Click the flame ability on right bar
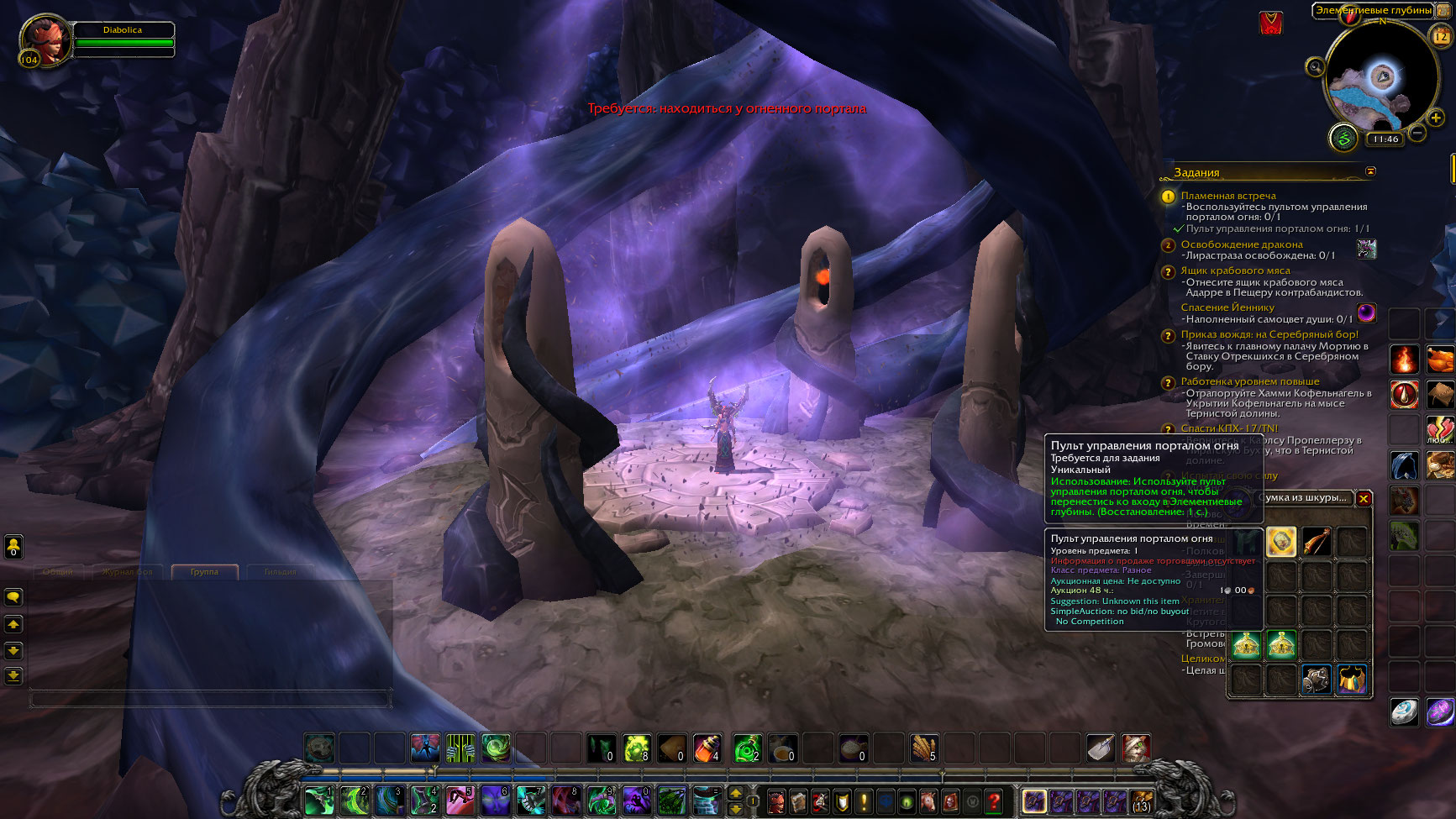 tap(1403, 360)
